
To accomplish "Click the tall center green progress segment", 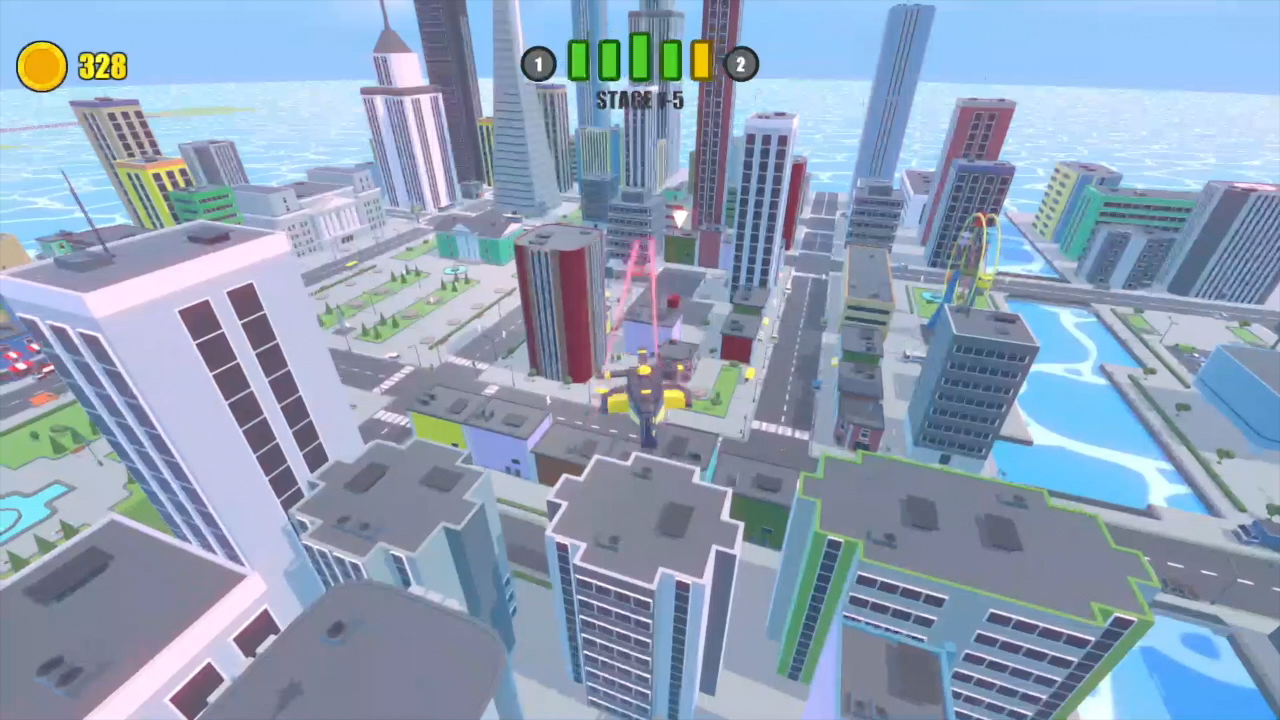I will click(x=640, y=58).
